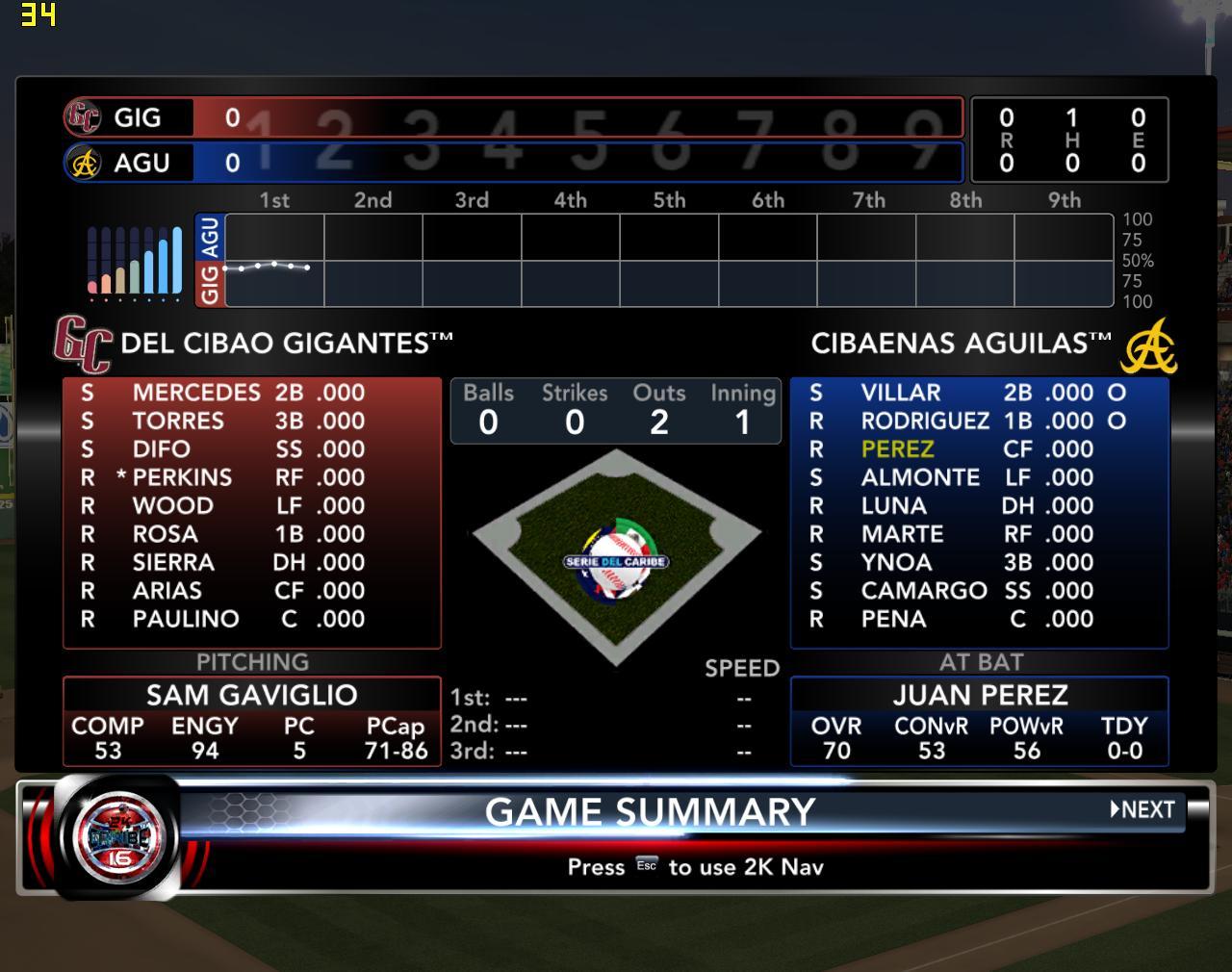Choose Paulino, the Gigantes catcher row
The width and height of the screenshot is (1232, 972).
click(186, 619)
